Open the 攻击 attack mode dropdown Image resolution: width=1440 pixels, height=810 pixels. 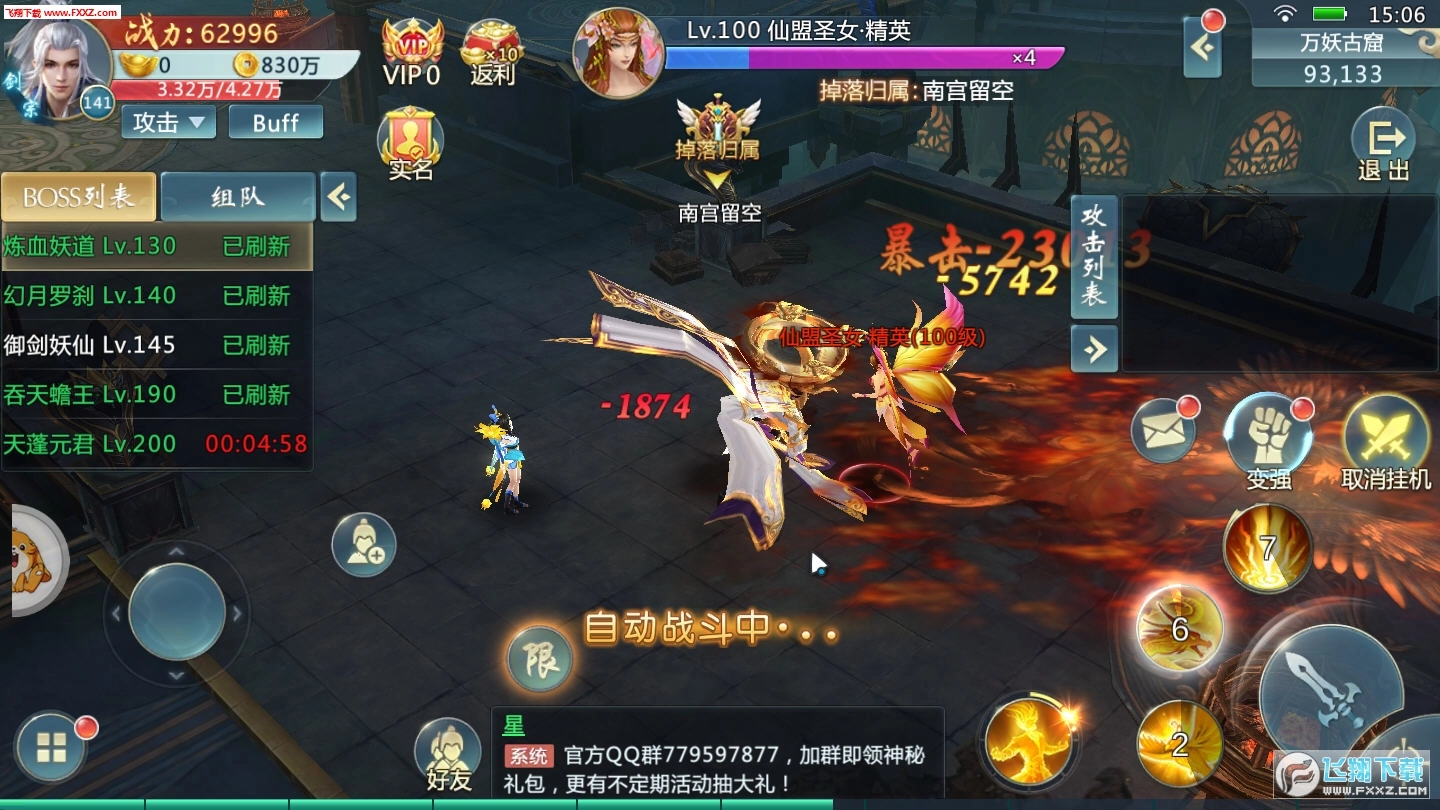pos(166,121)
